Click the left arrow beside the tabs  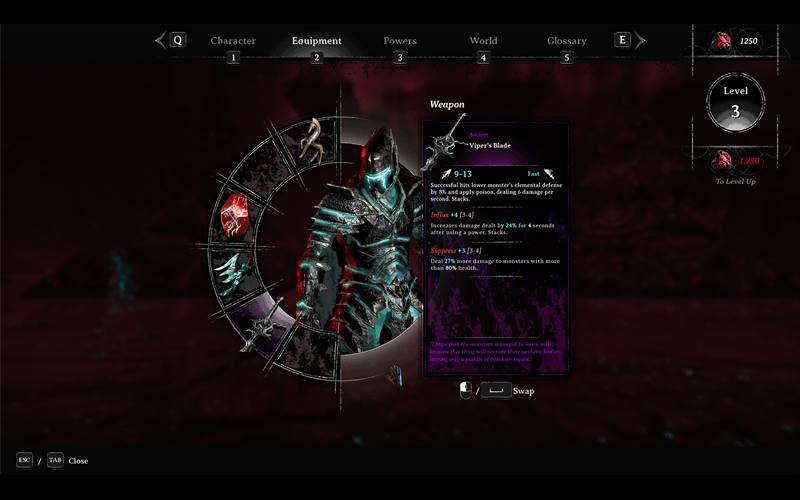(x=160, y=41)
